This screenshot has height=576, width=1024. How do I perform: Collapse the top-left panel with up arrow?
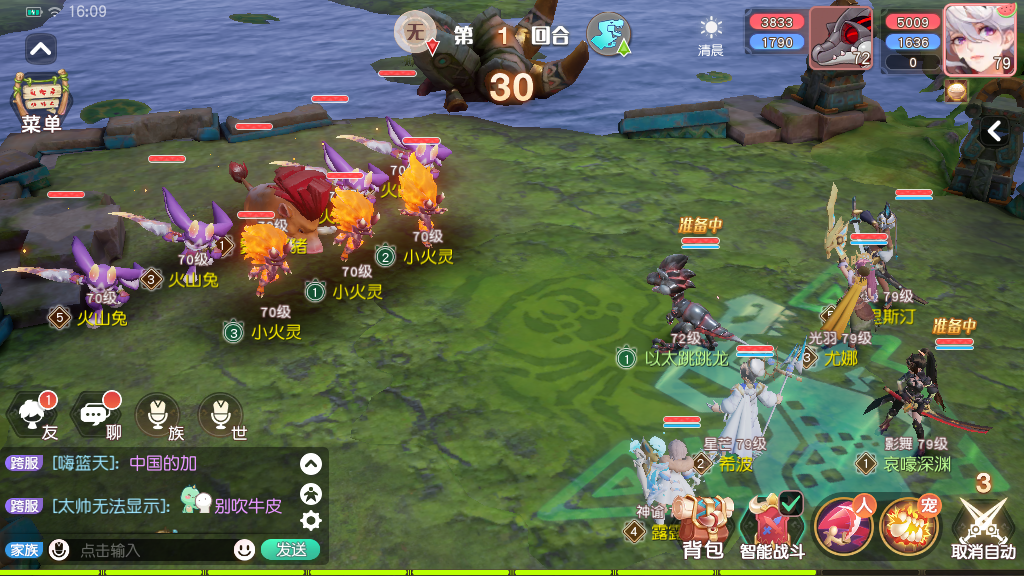(x=41, y=47)
